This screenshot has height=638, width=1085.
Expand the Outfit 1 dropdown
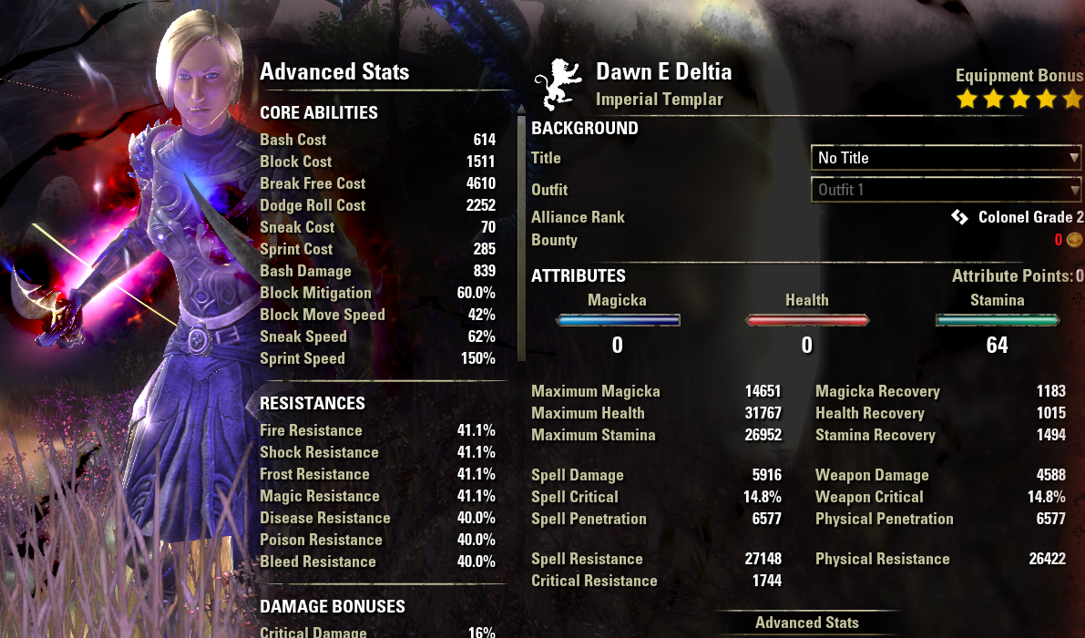point(946,190)
